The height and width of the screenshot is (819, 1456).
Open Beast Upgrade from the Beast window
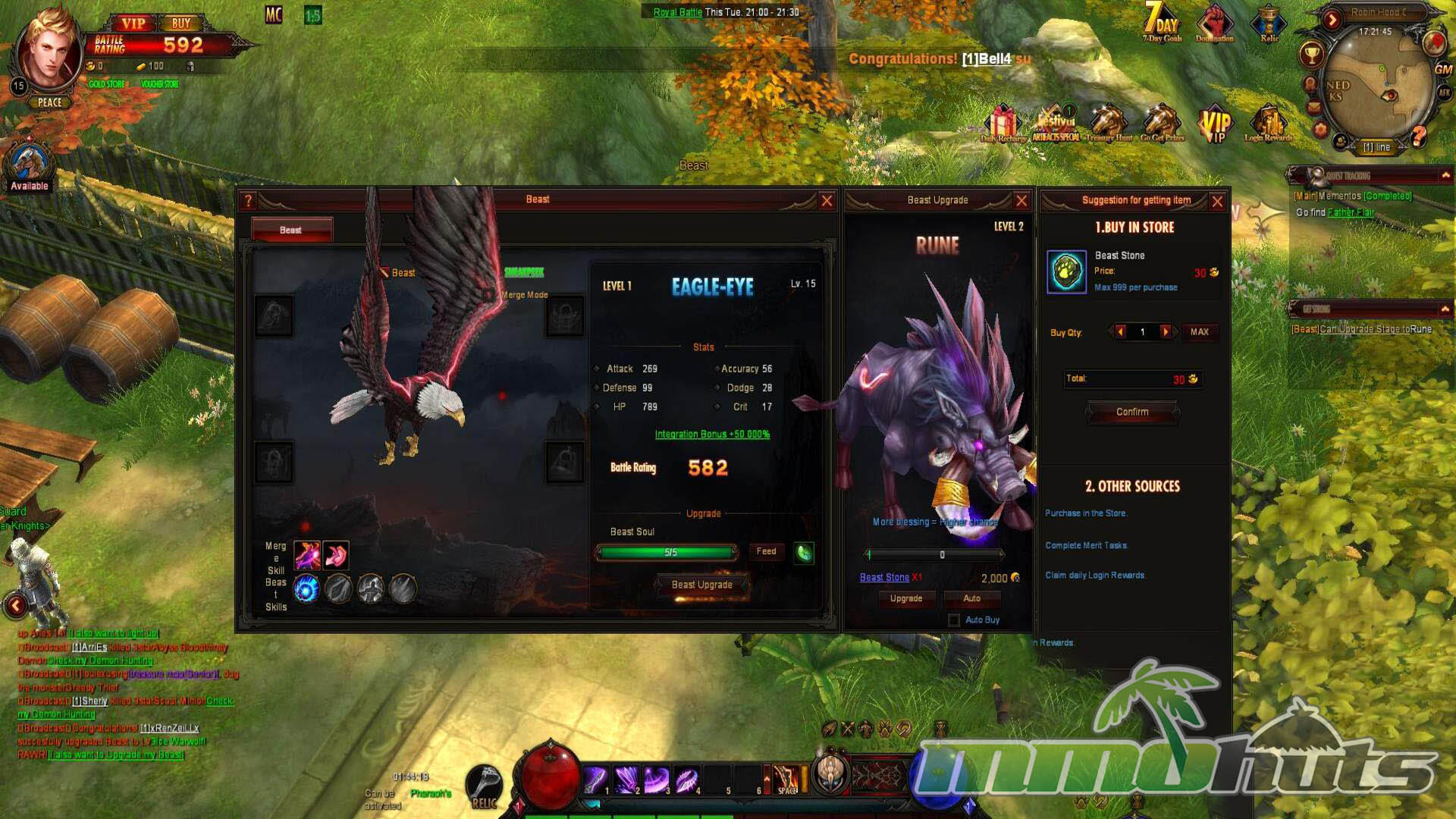click(701, 585)
